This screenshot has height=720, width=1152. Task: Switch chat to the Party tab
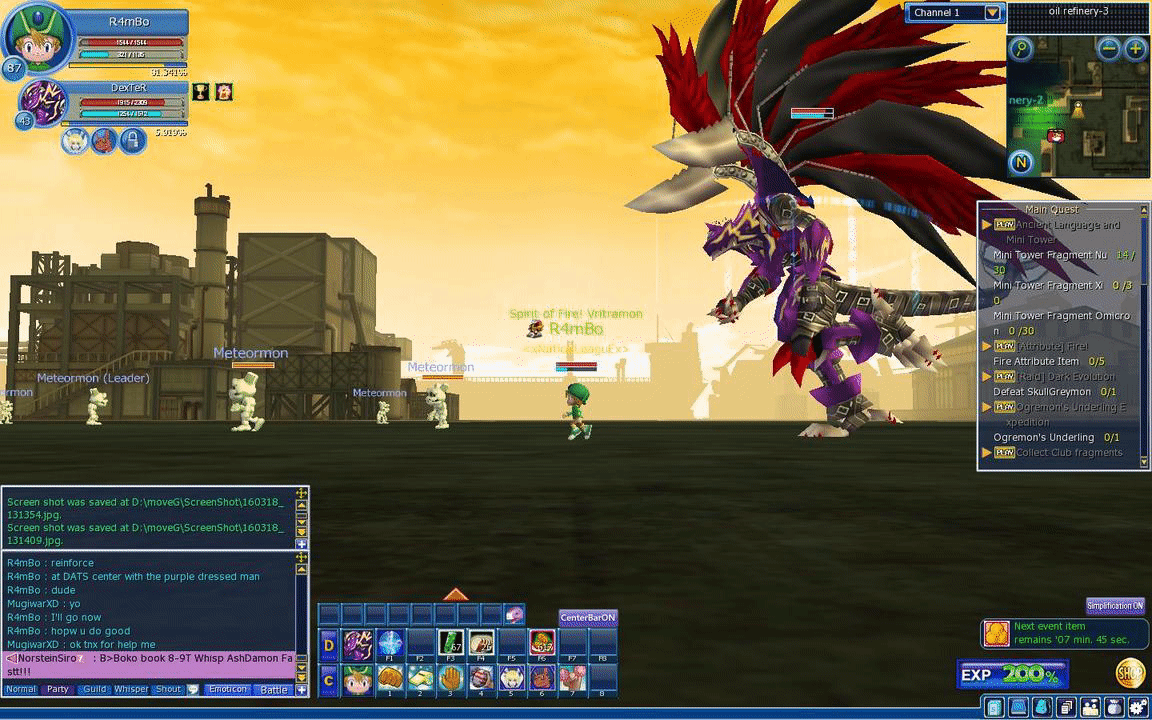tap(58, 689)
